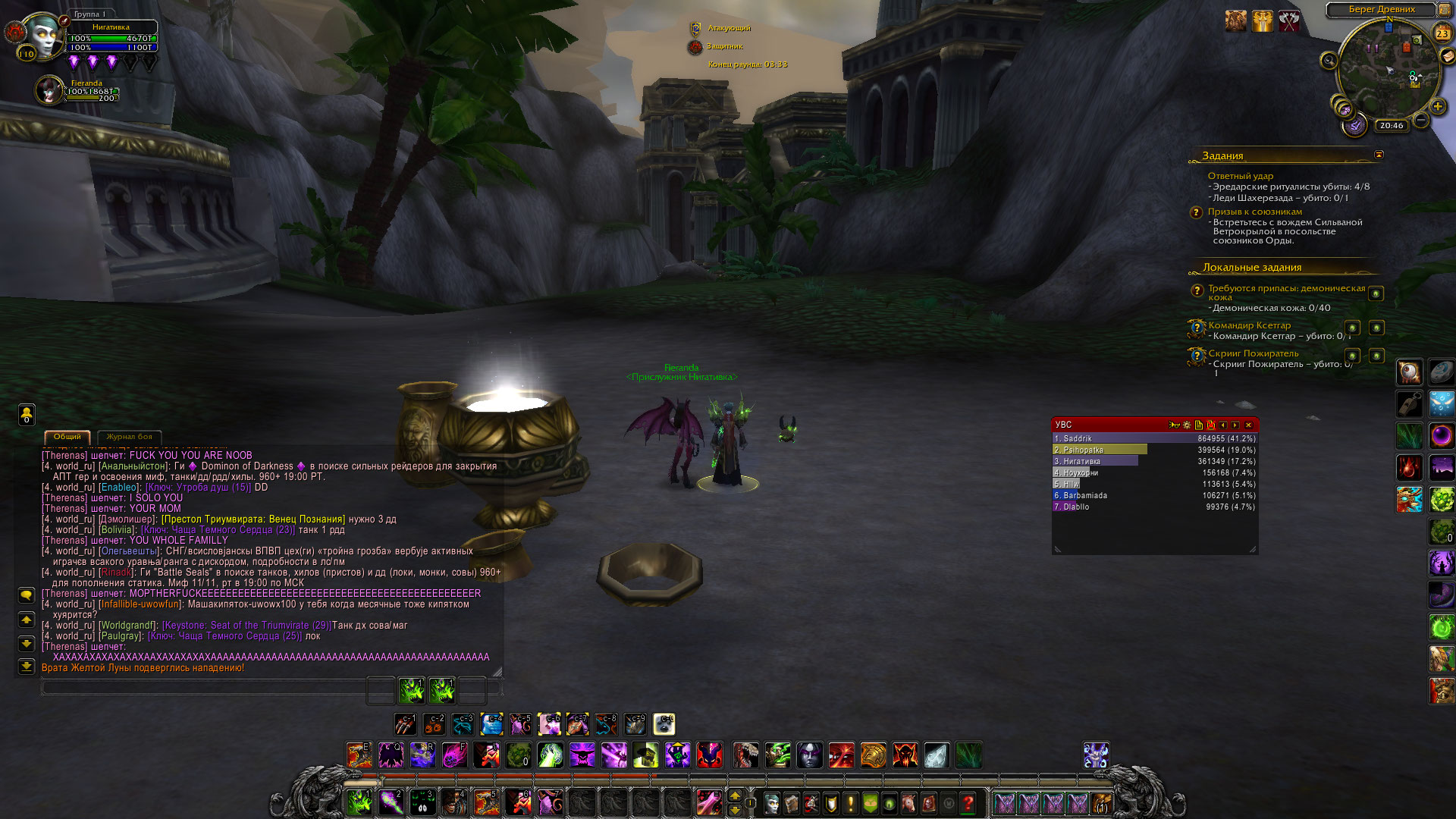1456x819 pixels.
Task: Select the Общий chat tab
Action: [x=67, y=437]
